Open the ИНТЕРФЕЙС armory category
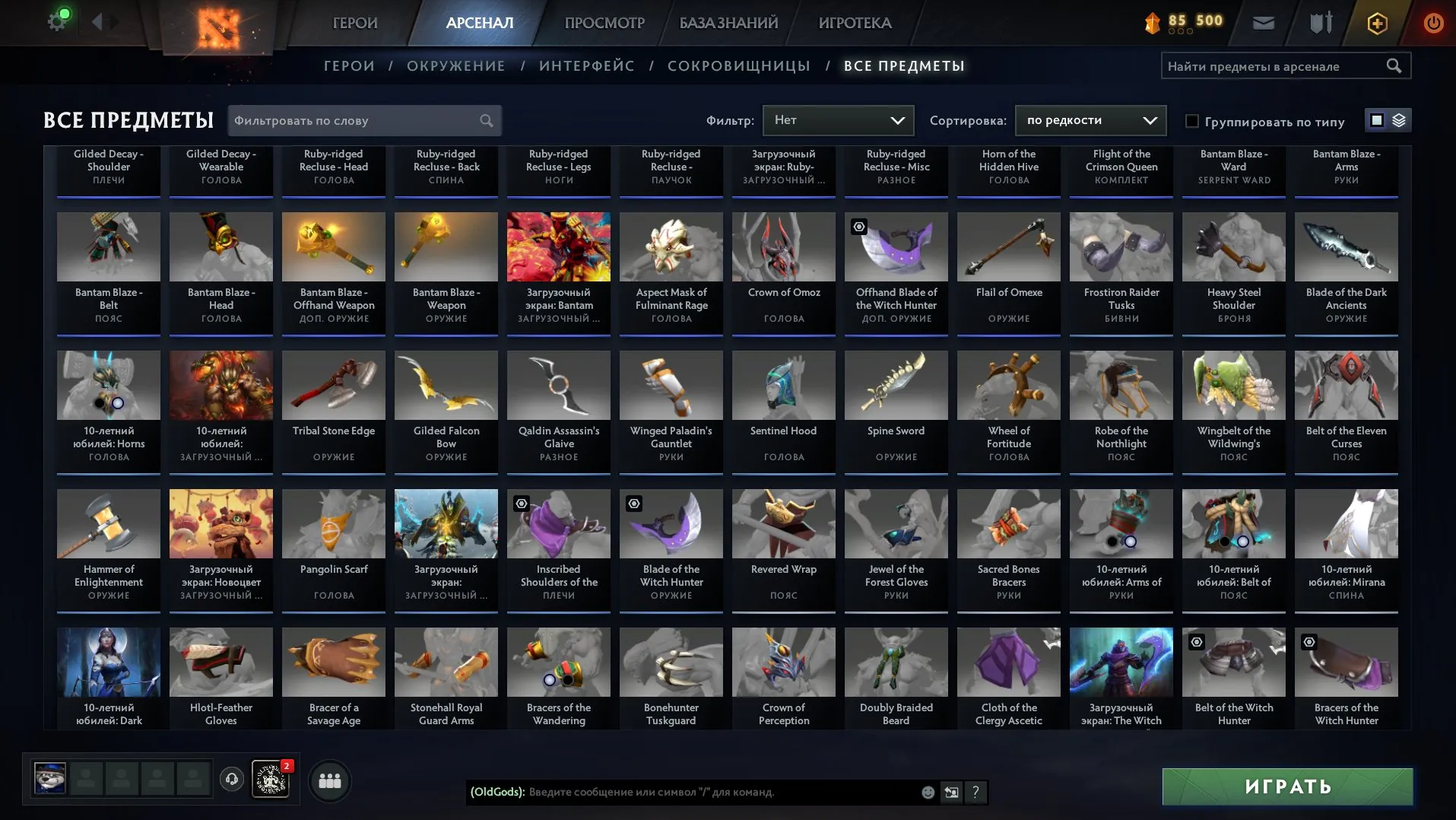The width and height of the screenshot is (1456, 820). pyautogui.click(x=586, y=66)
